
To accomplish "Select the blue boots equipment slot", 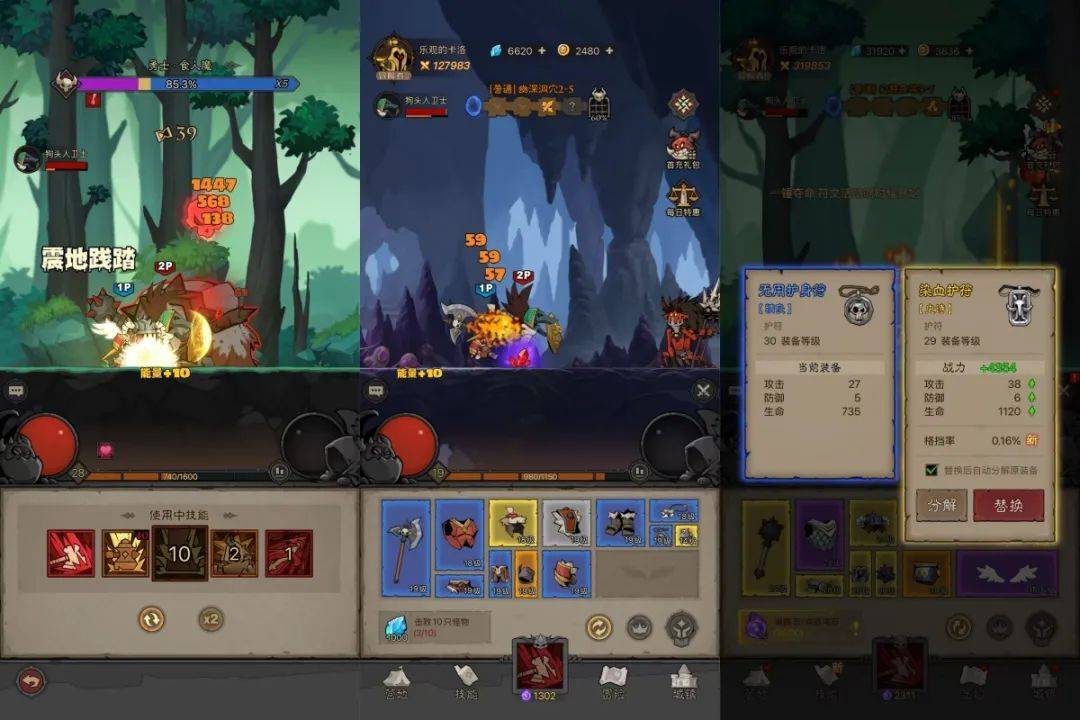I will click(620, 523).
